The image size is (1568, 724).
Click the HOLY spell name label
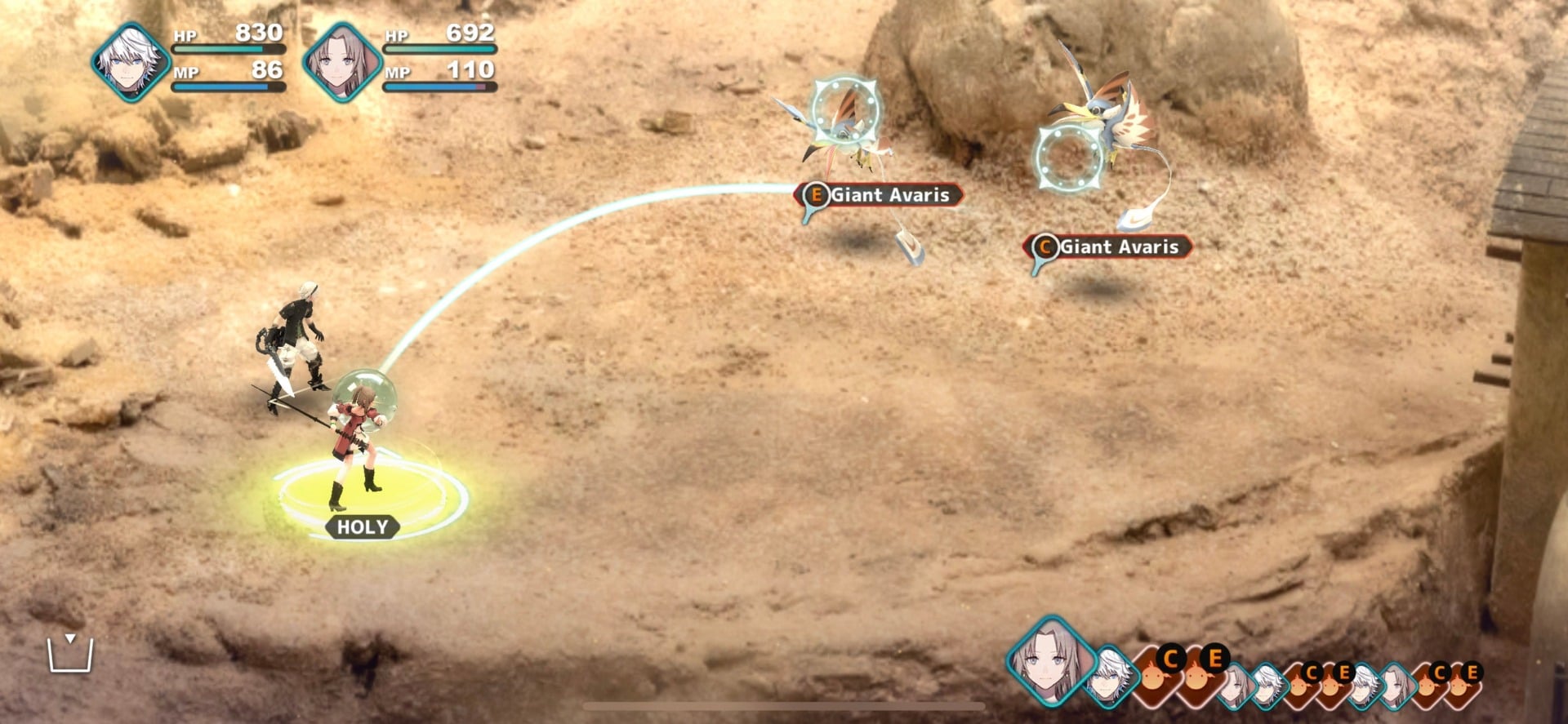coord(363,526)
